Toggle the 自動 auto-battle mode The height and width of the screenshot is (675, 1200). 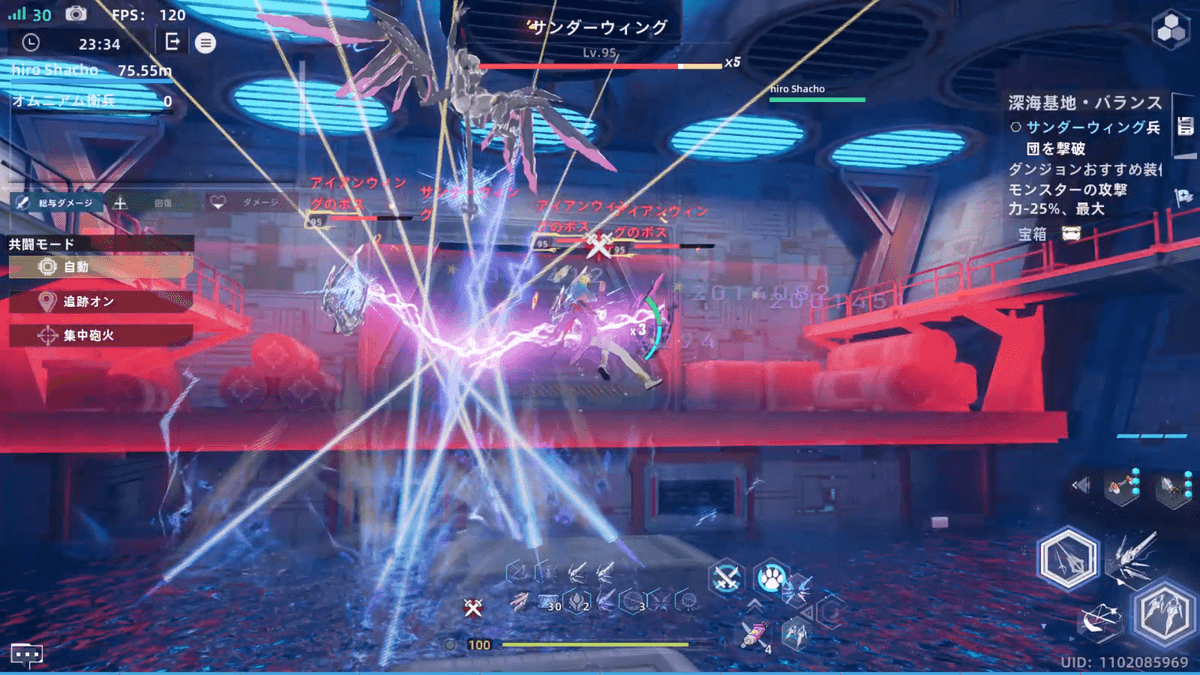[100, 267]
